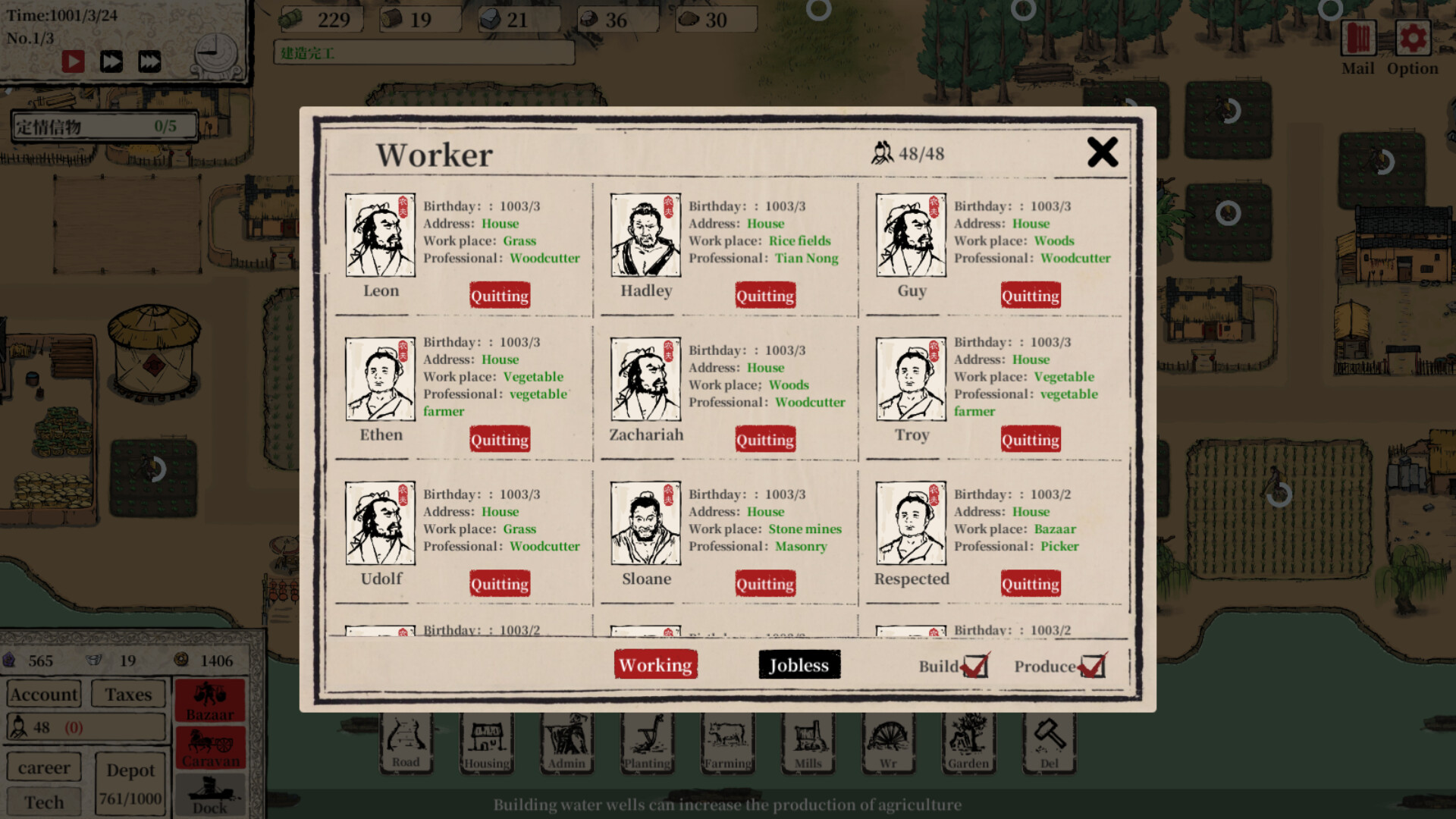This screenshot has width=1456, height=819.
Task: Activate fast-forward playback speed
Action: click(x=111, y=61)
